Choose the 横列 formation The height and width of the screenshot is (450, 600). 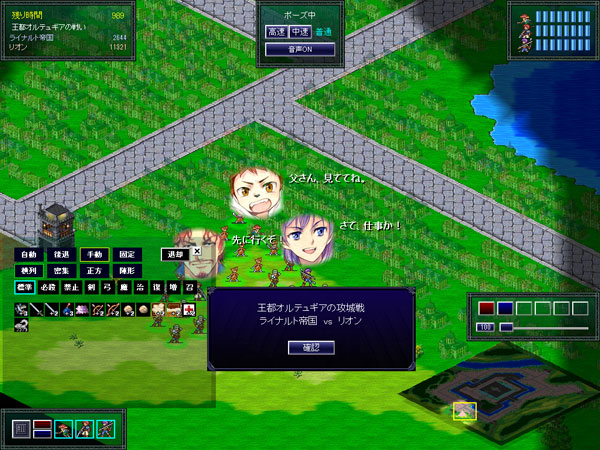28,271
